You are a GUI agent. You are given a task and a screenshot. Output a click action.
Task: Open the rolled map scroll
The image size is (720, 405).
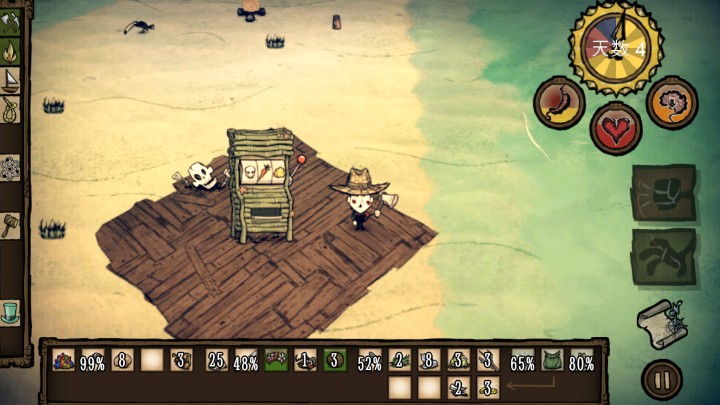tap(660, 325)
